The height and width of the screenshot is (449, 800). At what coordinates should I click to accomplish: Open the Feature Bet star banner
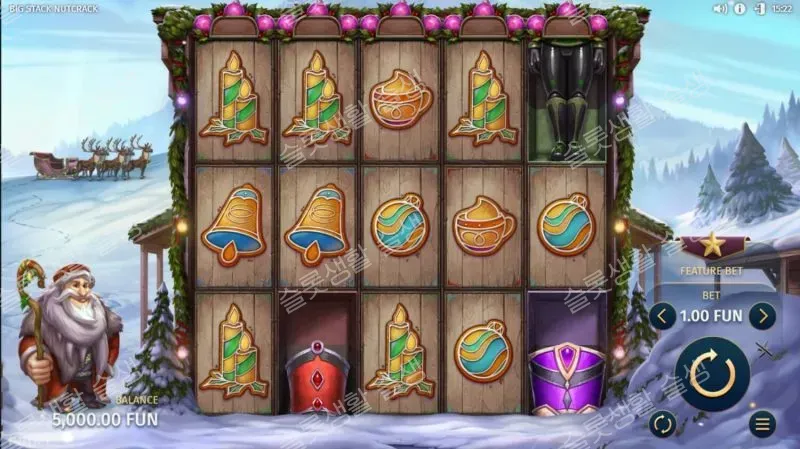coord(714,246)
